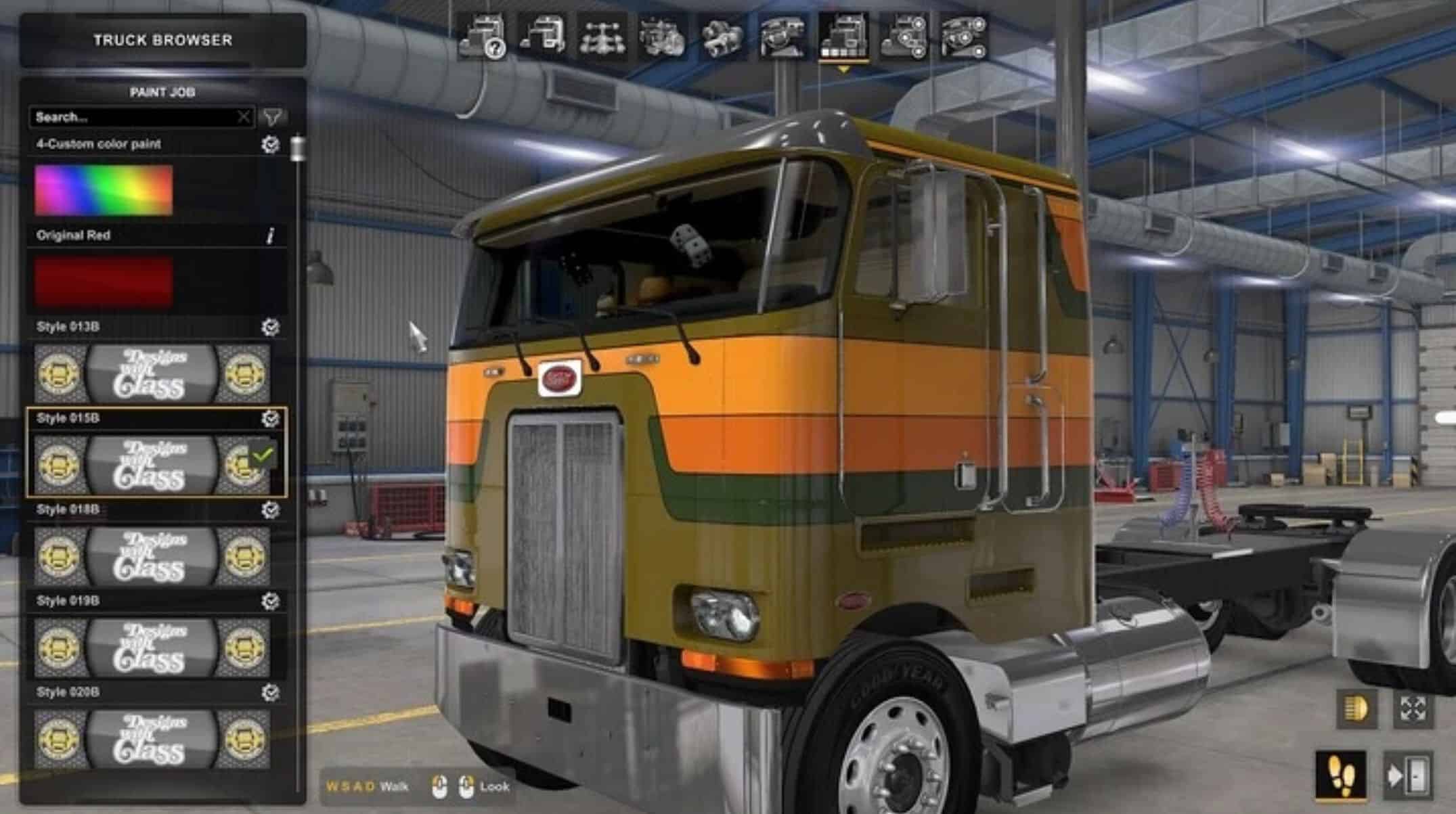
Task: Open the chassis configuration tab
Action: pos(602,36)
